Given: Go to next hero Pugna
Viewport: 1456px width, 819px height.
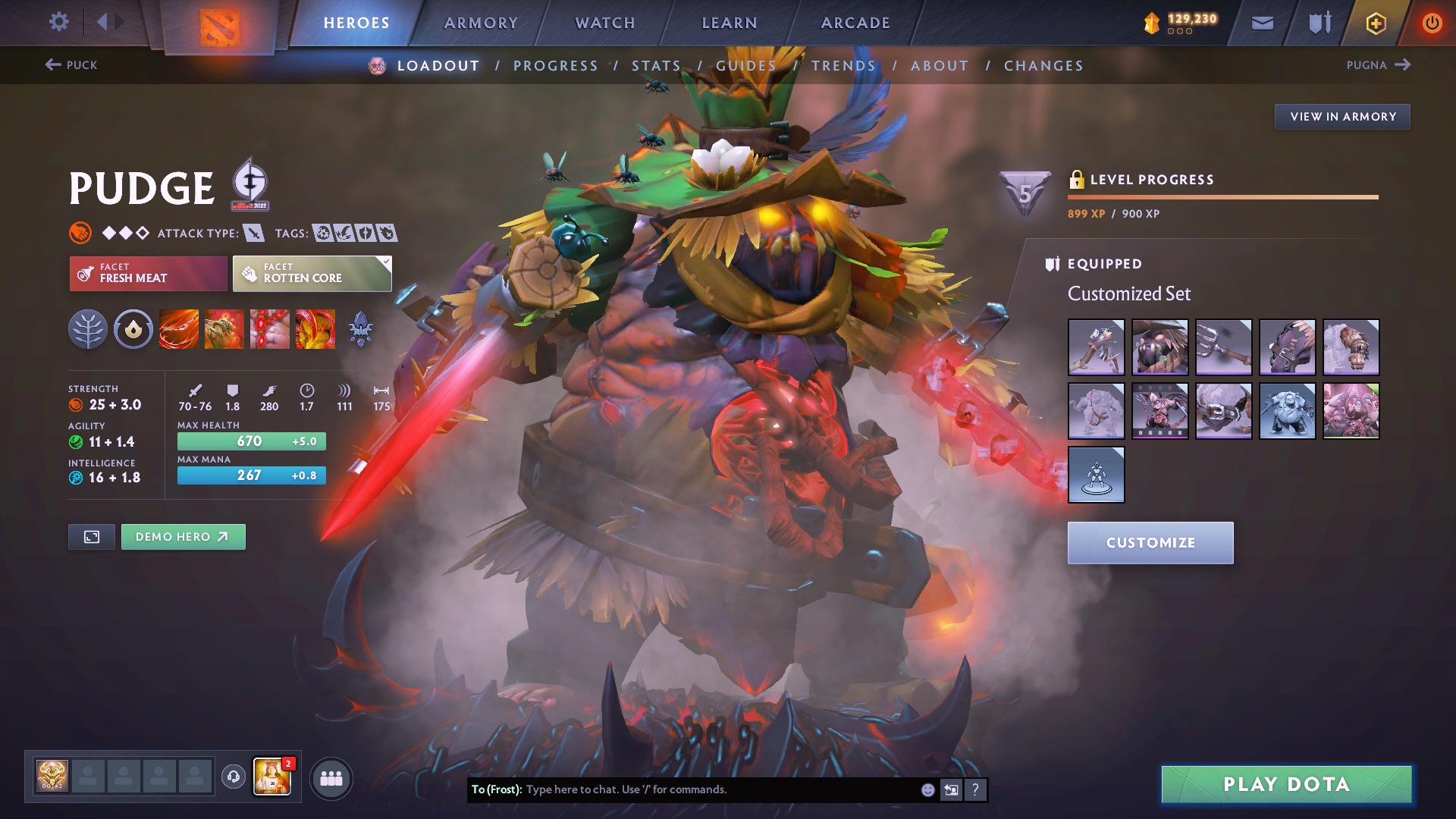Looking at the screenshot, I should [x=1378, y=65].
